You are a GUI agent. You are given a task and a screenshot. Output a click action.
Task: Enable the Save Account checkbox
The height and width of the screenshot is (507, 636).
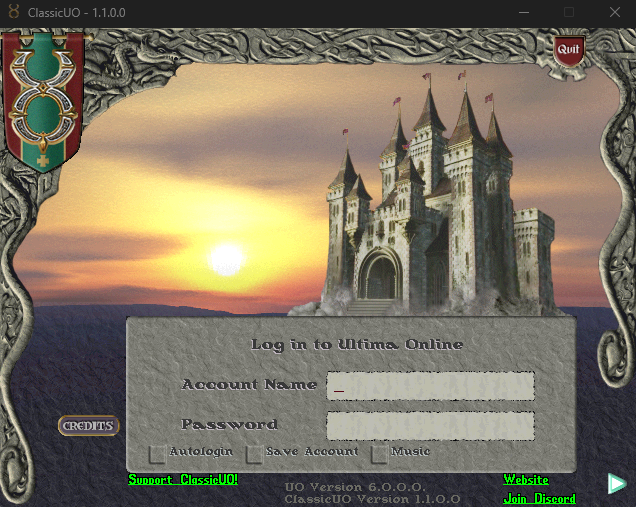(x=255, y=453)
